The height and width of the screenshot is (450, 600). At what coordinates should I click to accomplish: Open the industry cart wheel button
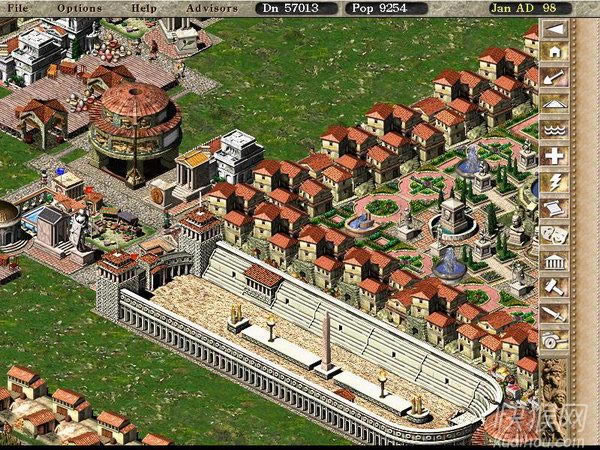(553, 338)
